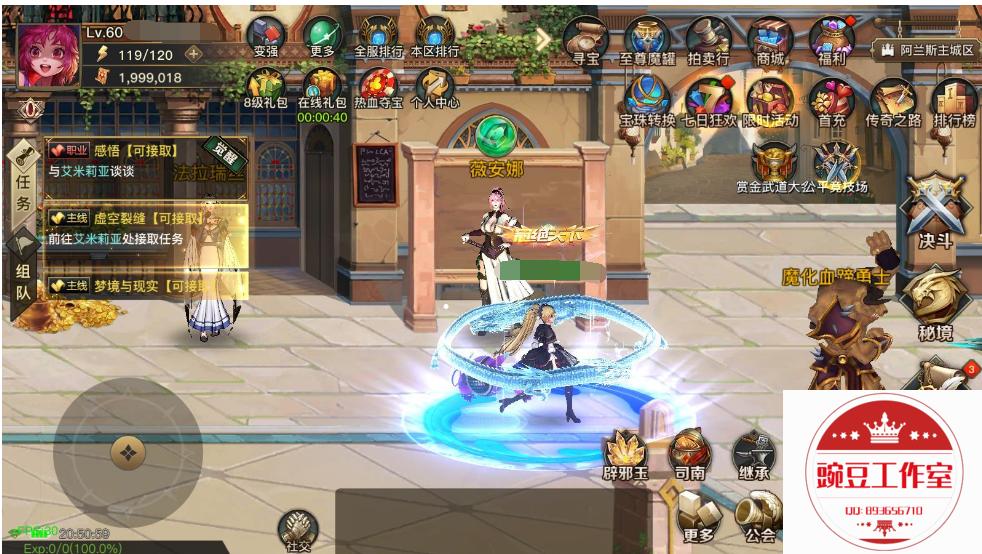Viewport: 982px width, 554px height.
Task: Open the 公会 guild menu
Action: 759,515
